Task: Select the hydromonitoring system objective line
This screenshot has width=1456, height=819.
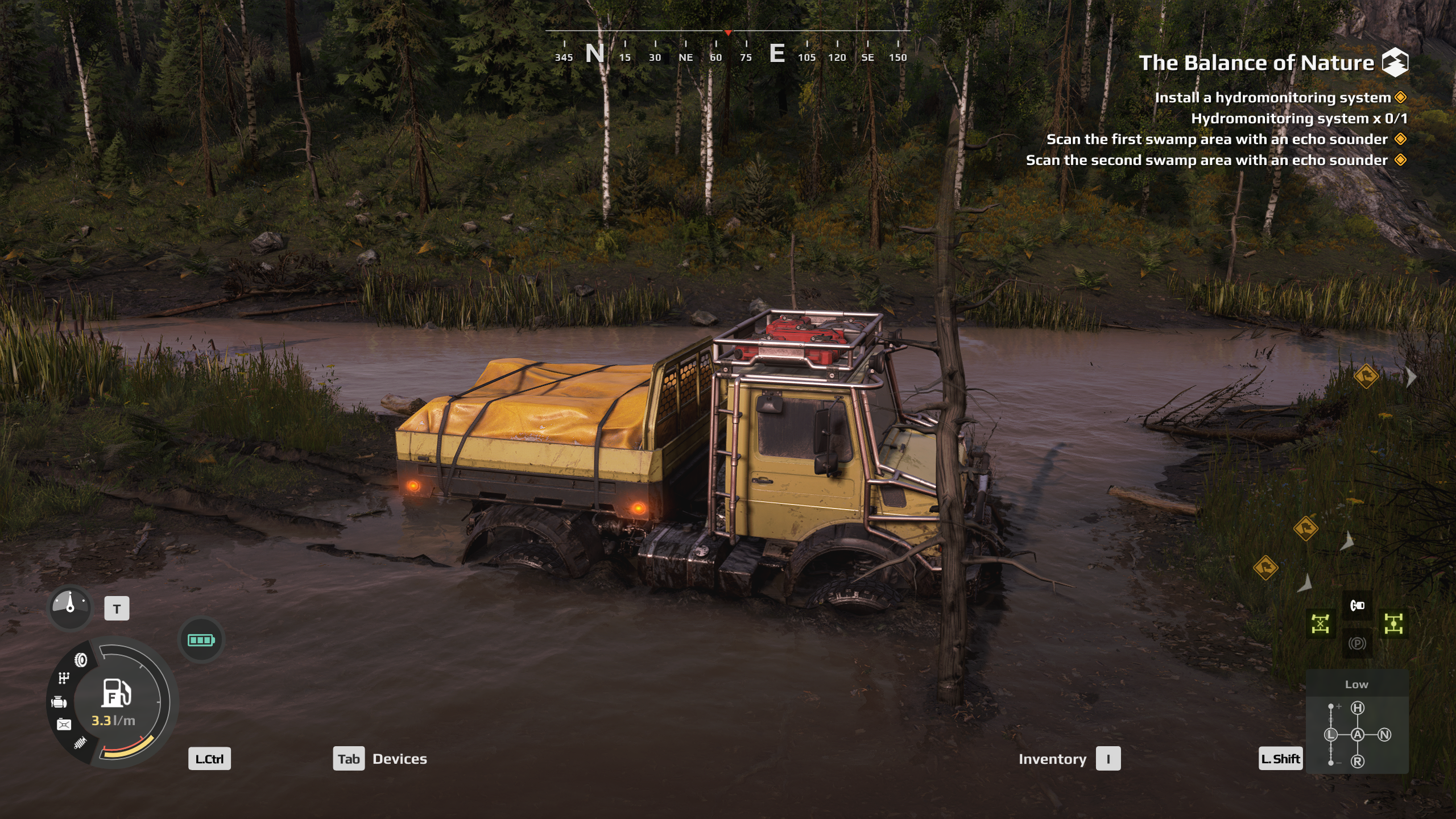Action: pyautogui.click(x=1272, y=98)
